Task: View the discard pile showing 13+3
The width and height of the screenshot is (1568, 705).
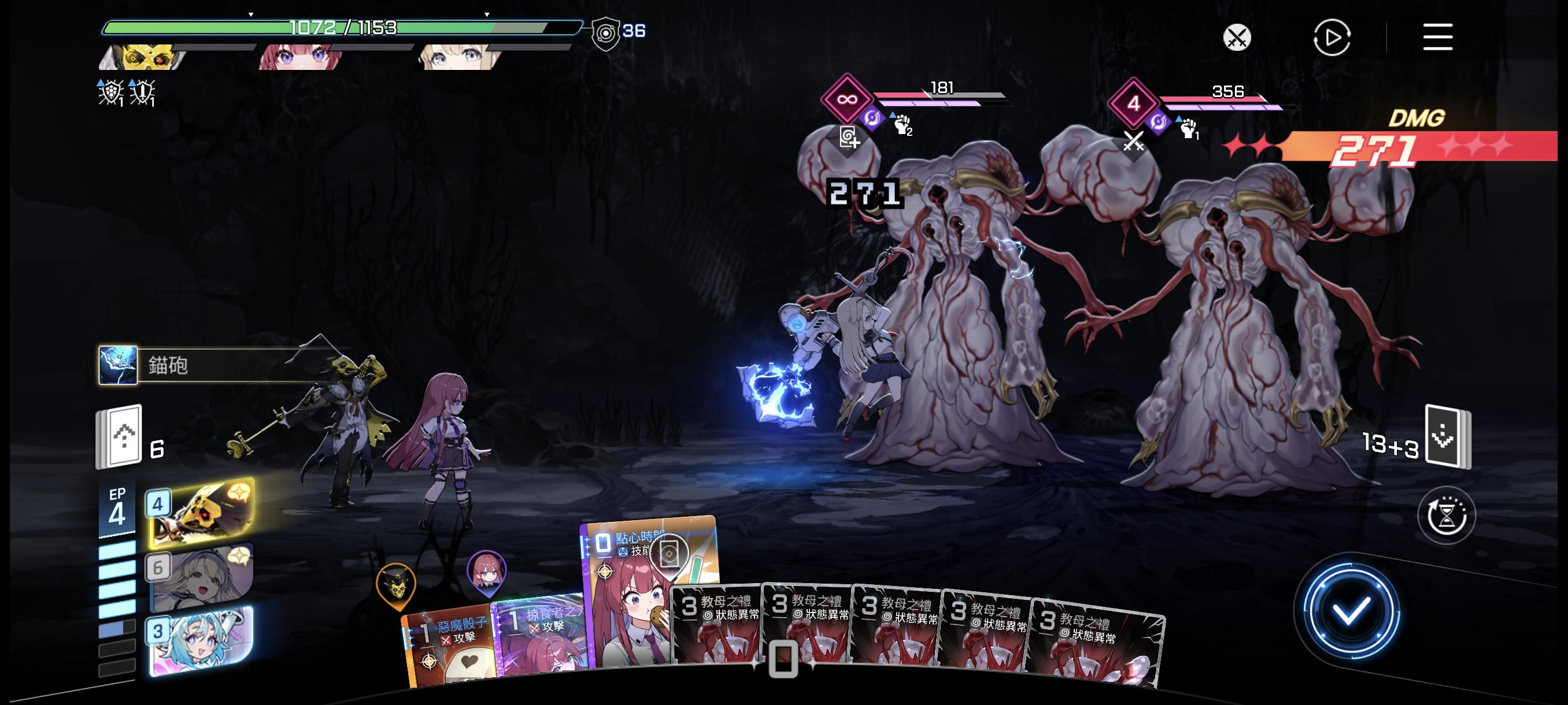Action: click(x=1447, y=436)
